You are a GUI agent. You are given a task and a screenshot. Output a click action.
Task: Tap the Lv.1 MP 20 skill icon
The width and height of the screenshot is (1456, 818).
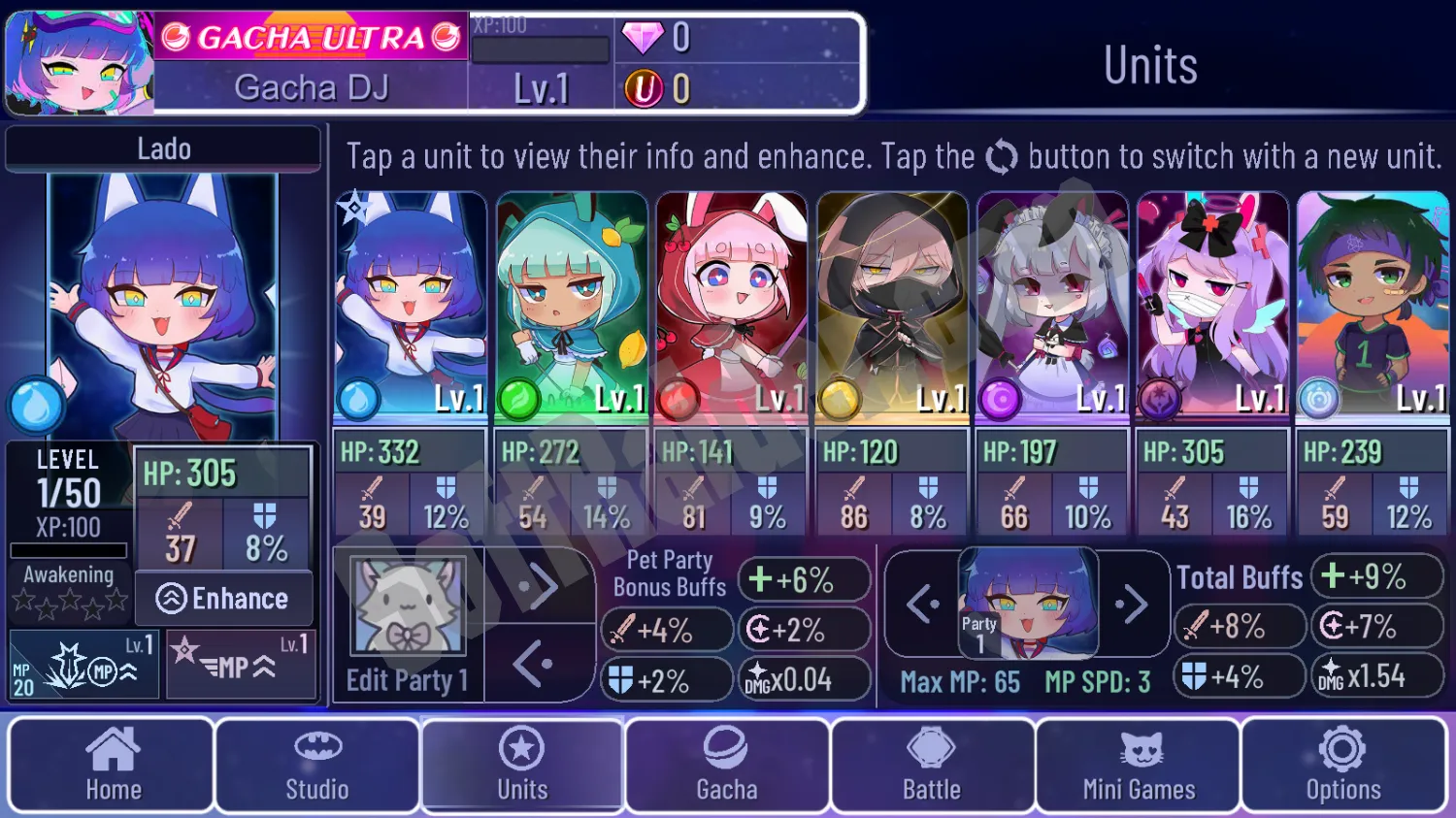click(84, 665)
